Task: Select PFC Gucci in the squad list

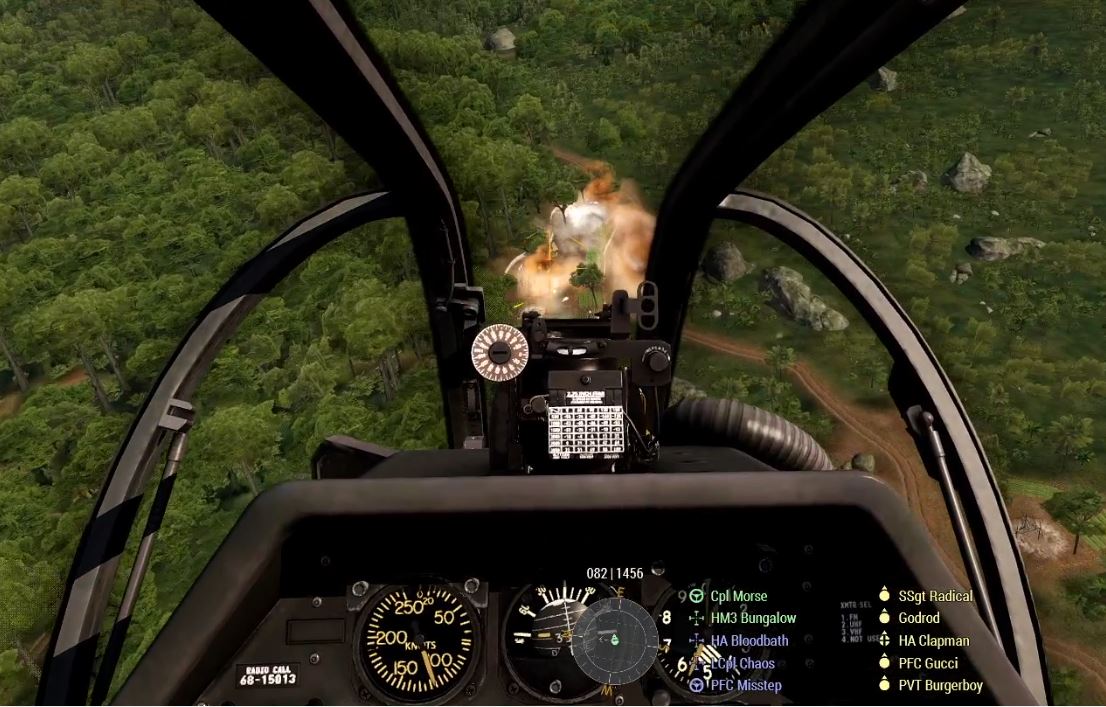Action: (928, 663)
